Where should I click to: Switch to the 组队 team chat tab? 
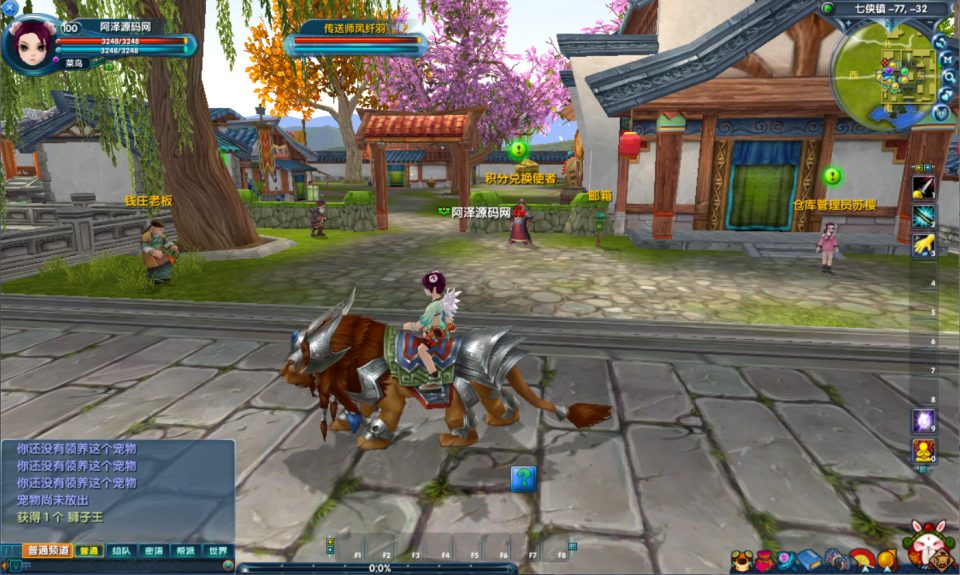click(121, 550)
